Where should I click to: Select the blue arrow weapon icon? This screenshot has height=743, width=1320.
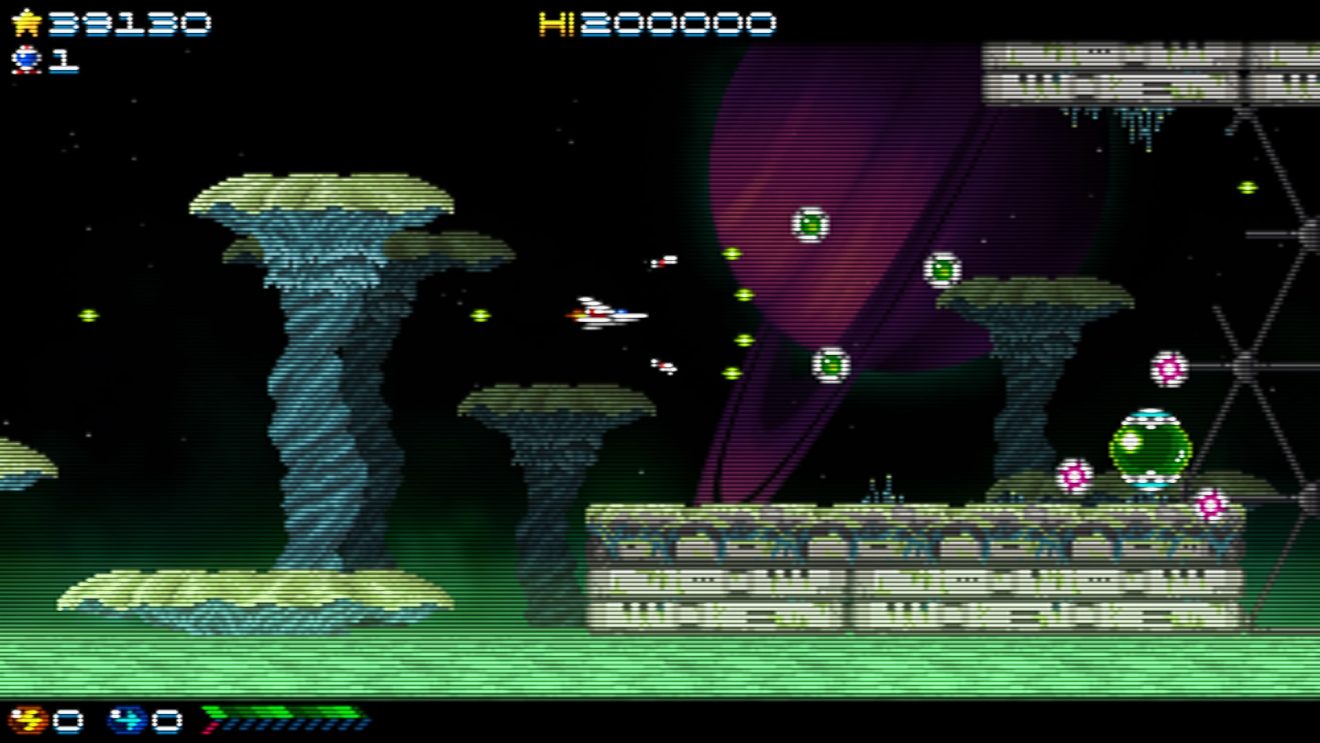click(127, 719)
